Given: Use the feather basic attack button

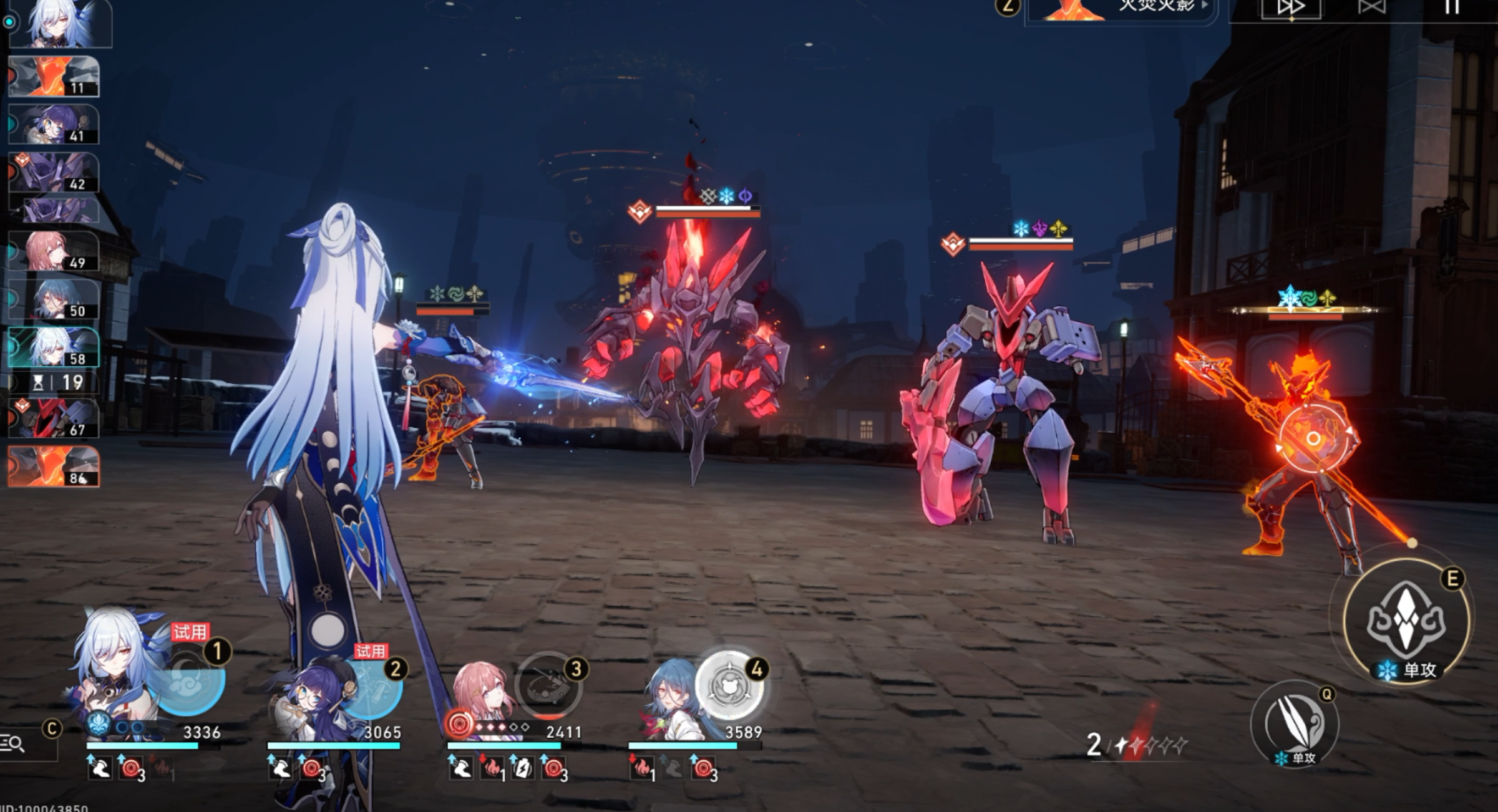Looking at the screenshot, I should 1295,723.
